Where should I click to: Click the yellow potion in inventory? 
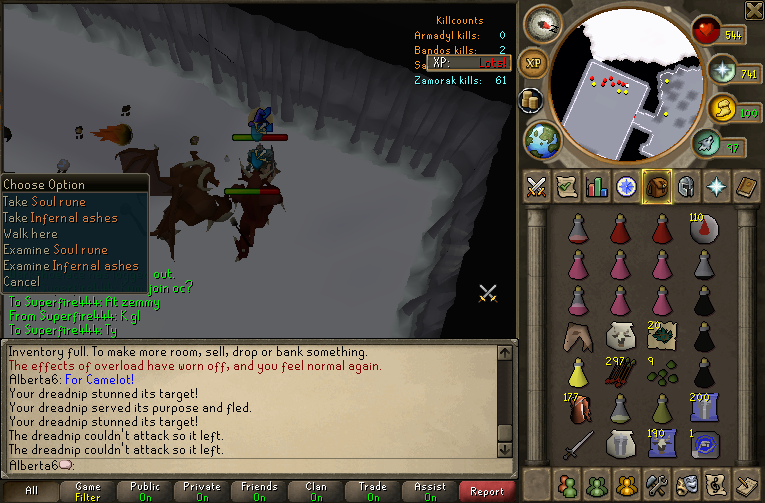pyautogui.click(x=578, y=372)
